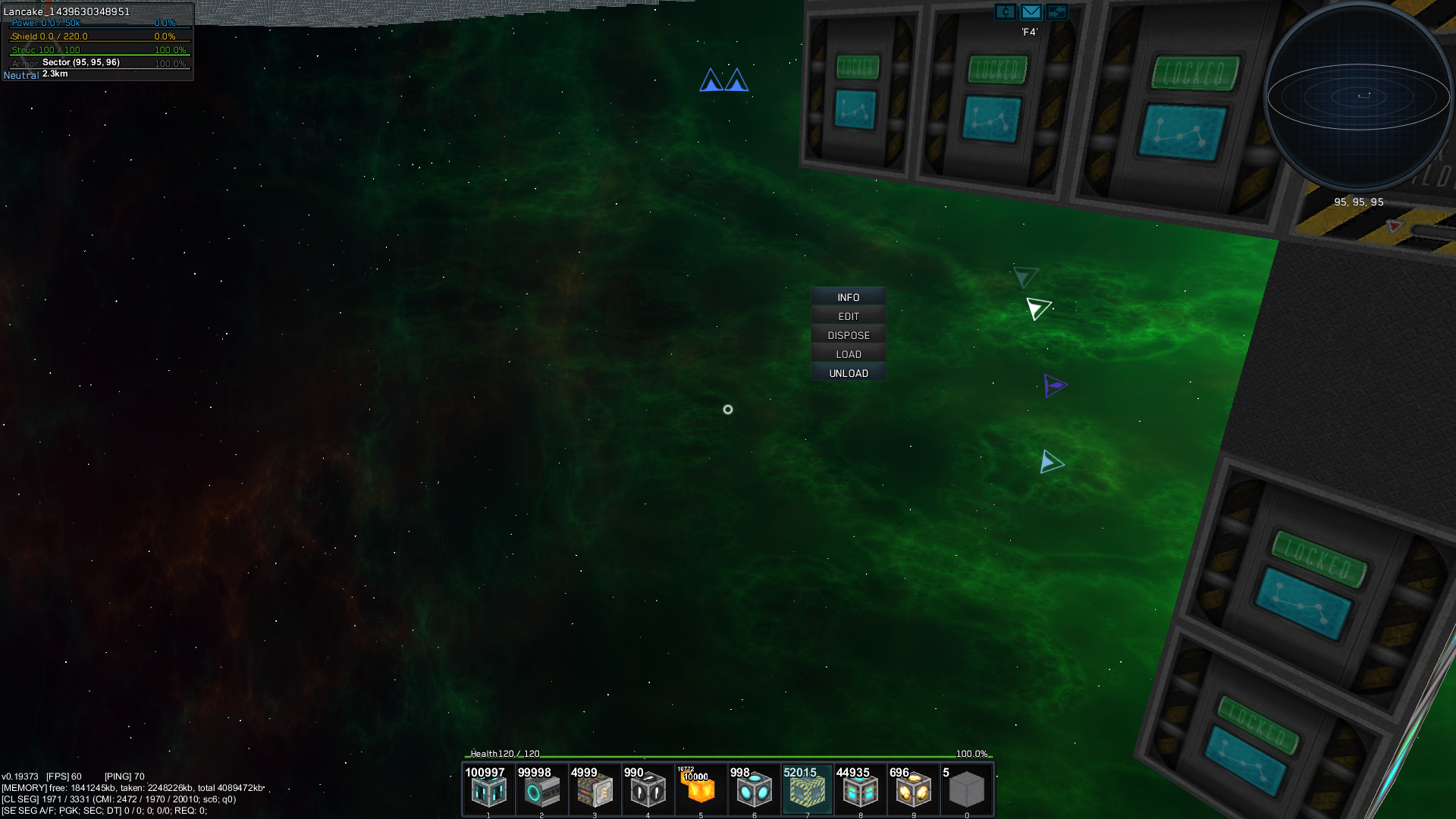Image resolution: width=1456 pixels, height=819 pixels.
Task: Choose the LOAD option
Action: [x=849, y=354]
